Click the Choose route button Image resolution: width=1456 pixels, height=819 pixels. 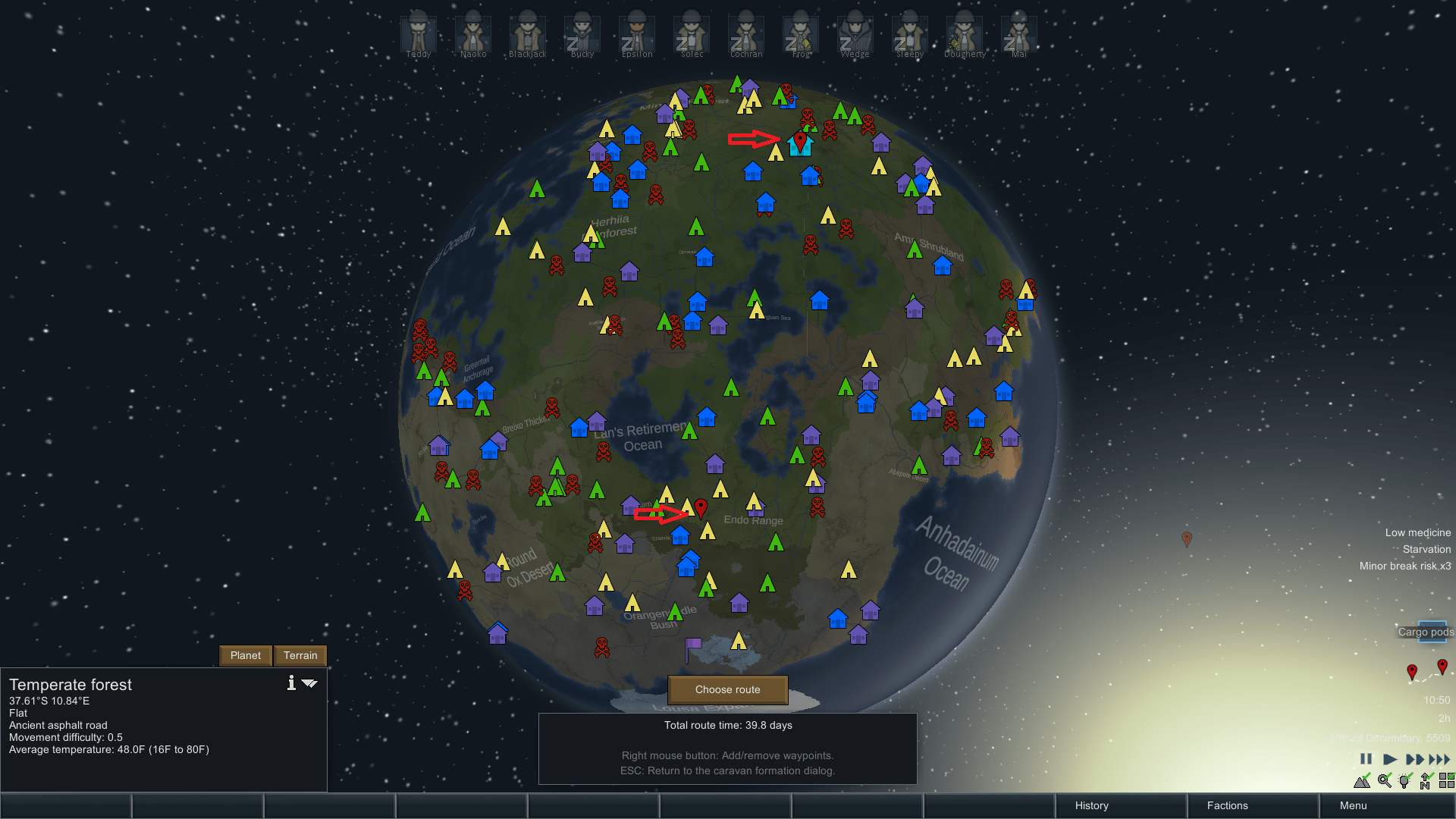click(x=726, y=689)
